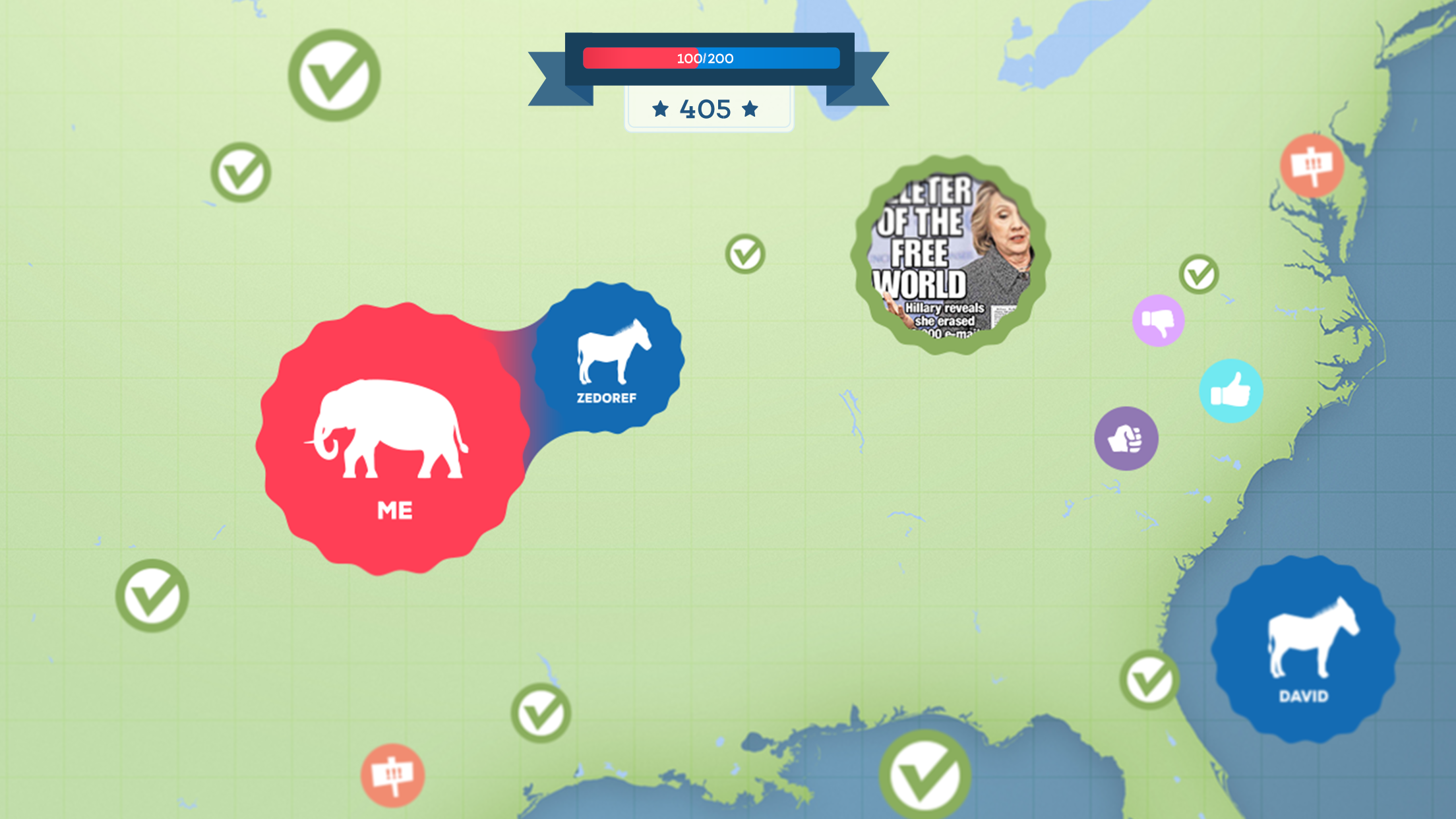Tap the thumbs up power-up icon
The width and height of the screenshot is (1456, 819).
click(1232, 391)
